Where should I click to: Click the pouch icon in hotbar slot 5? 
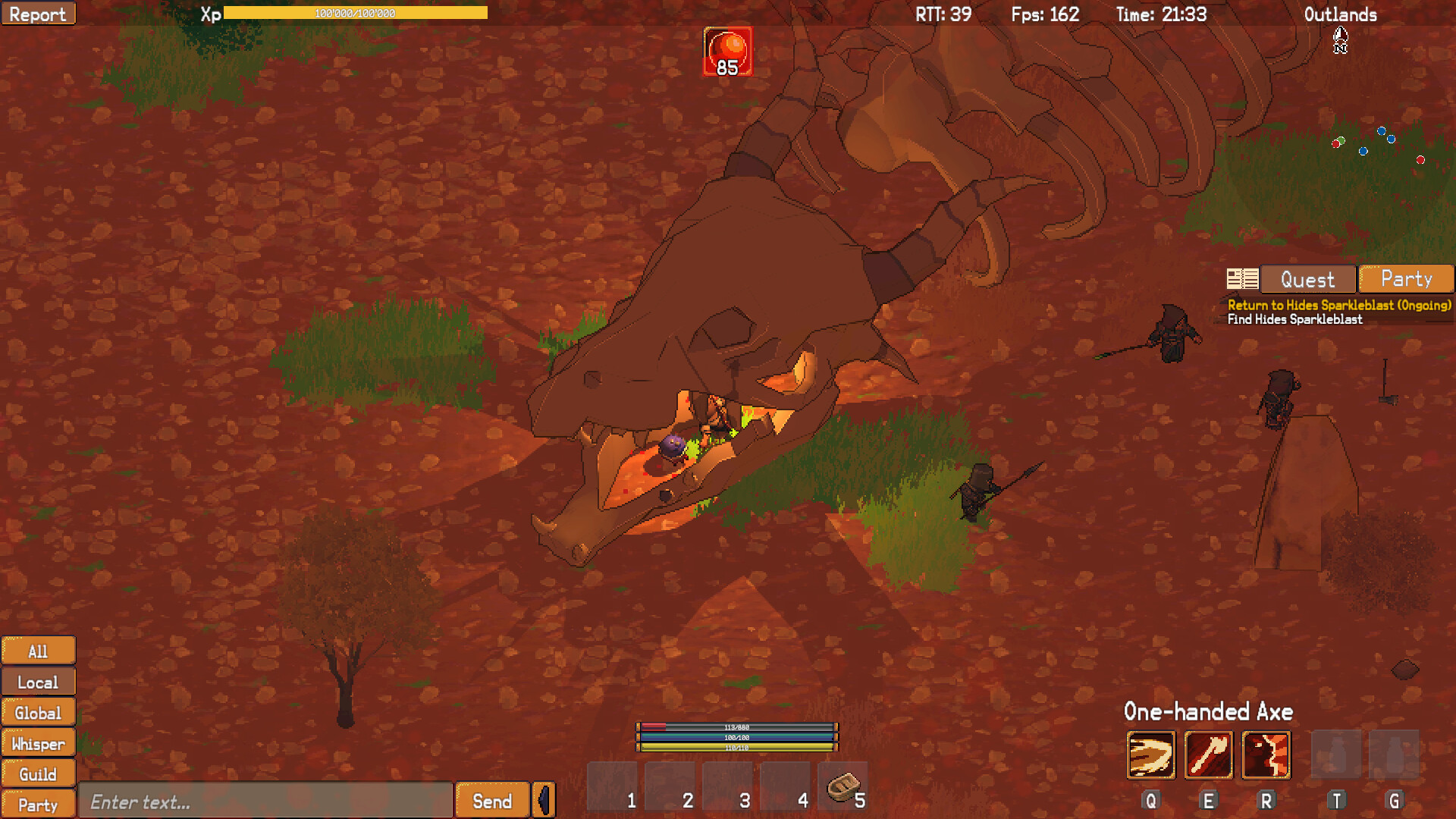coord(843,786)
